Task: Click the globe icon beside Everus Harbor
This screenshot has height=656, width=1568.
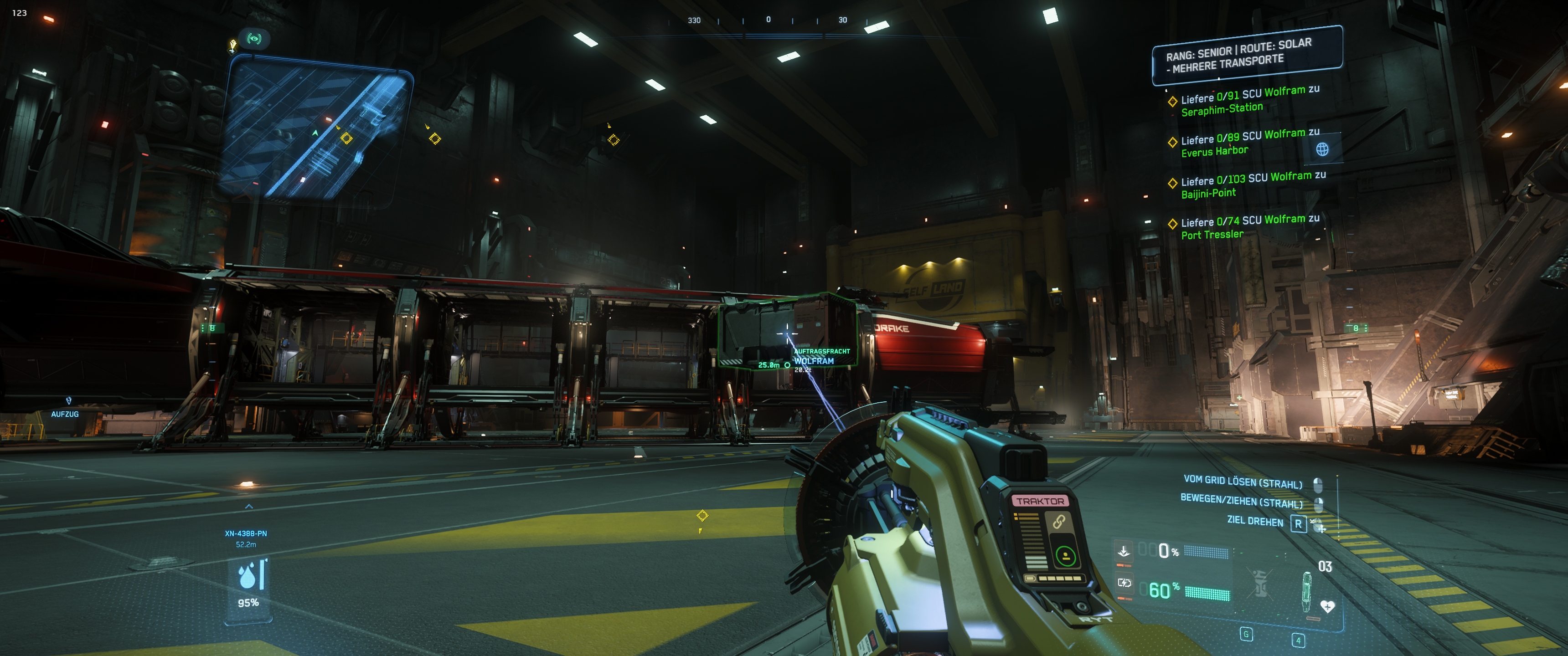Action: coord(1322,149)
